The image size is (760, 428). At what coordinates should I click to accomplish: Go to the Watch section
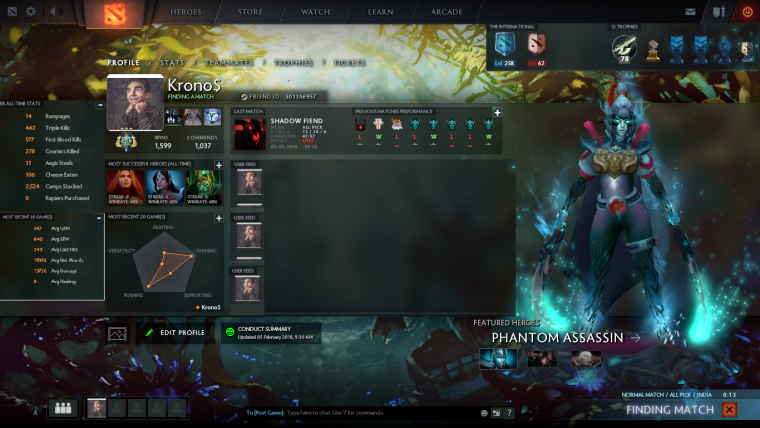pos(315,13)
